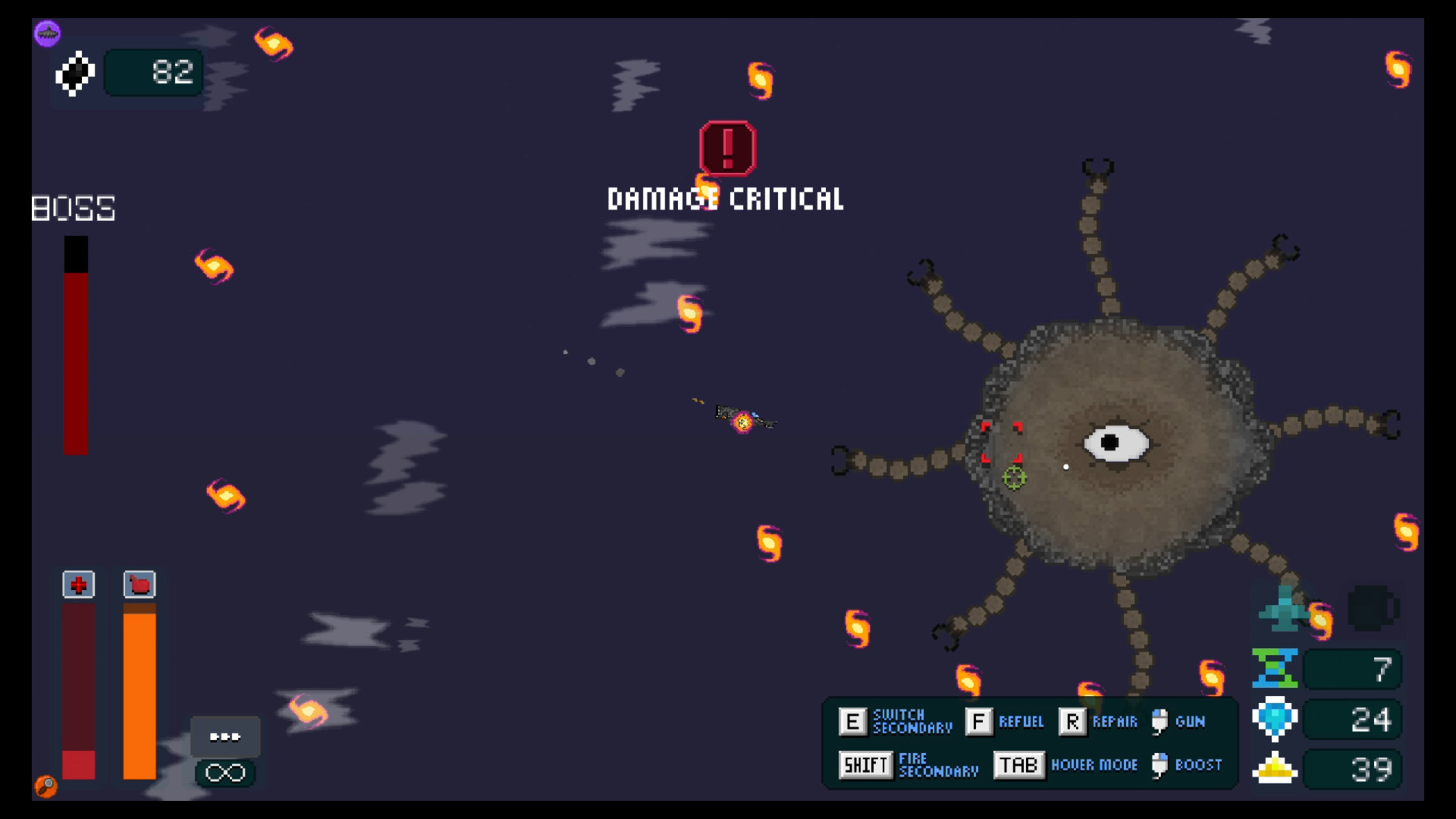This screenshot has height=819, width=1456.
Task: Select the yellow pyramid resource icon
Action: click(x=1276, y=768)
